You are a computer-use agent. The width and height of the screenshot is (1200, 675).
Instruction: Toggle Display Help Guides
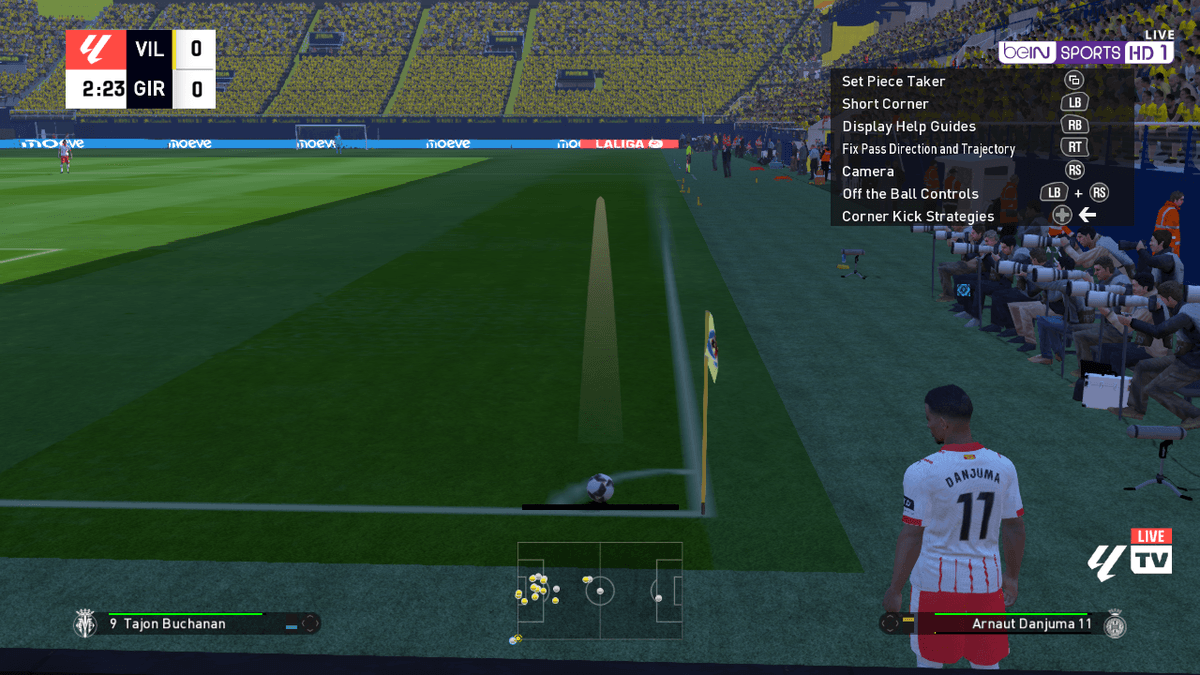(x=908, y=126)
